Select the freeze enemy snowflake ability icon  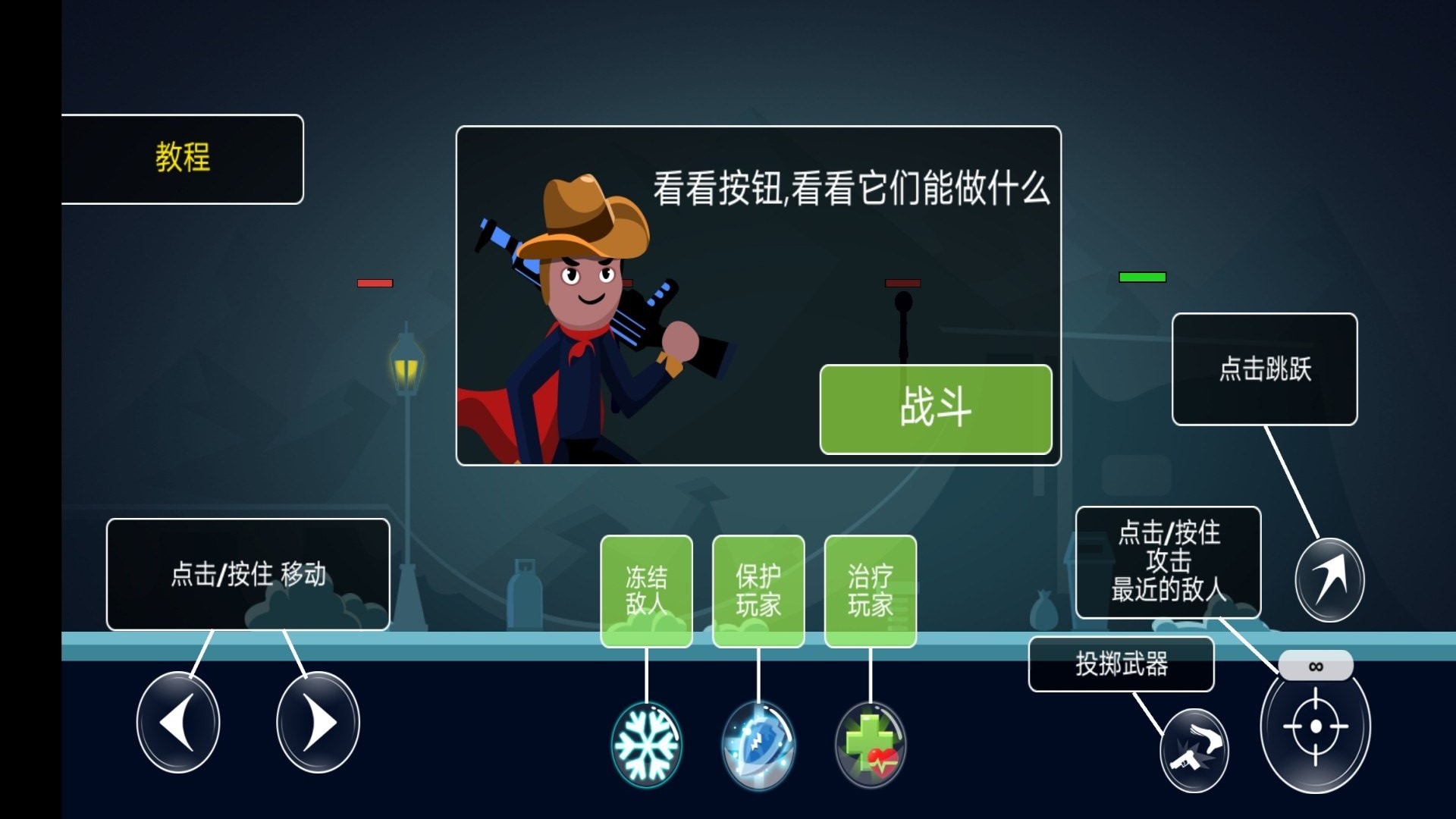(x=645, y=744)
